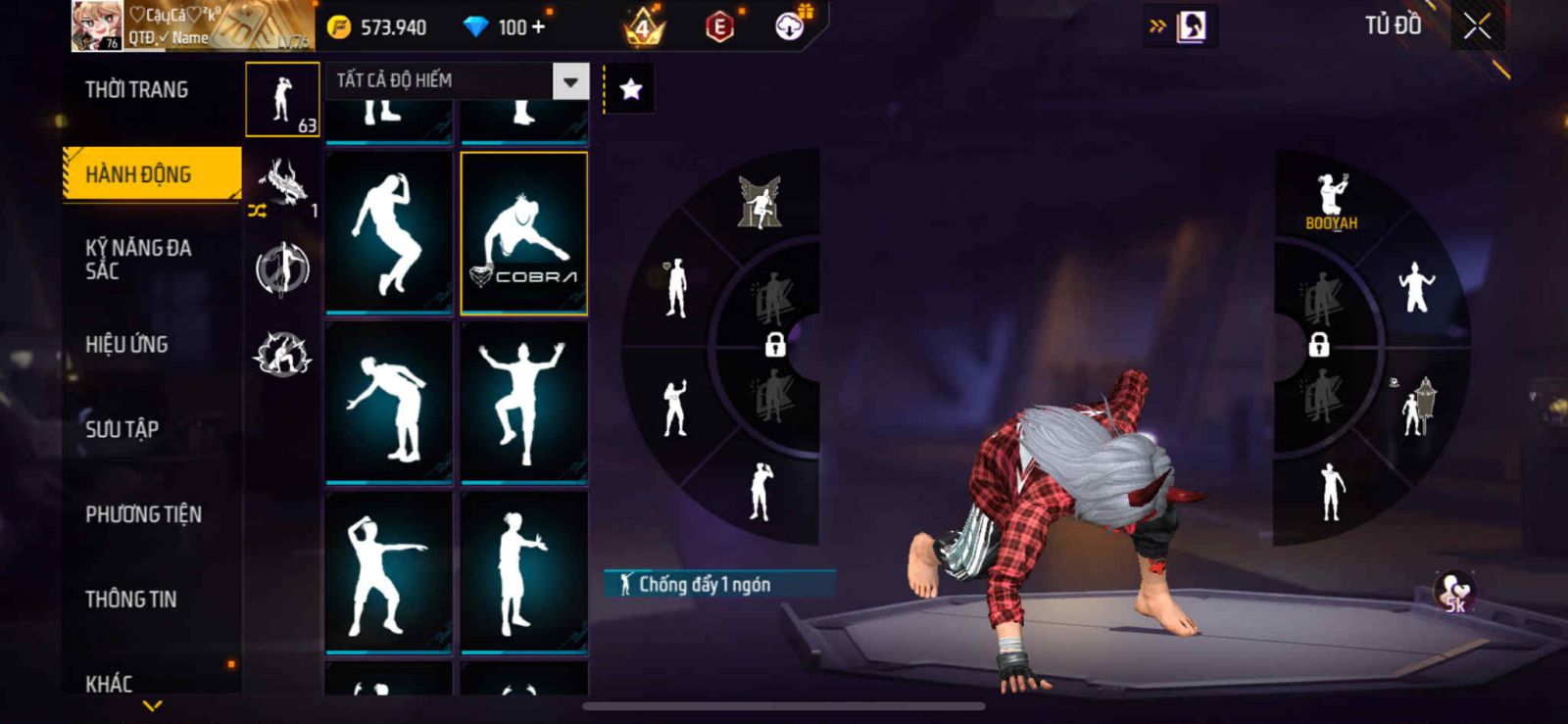Screen dimensions: 1568x724
Task: Toggle the star favorites filter
Action: (630, 90)
